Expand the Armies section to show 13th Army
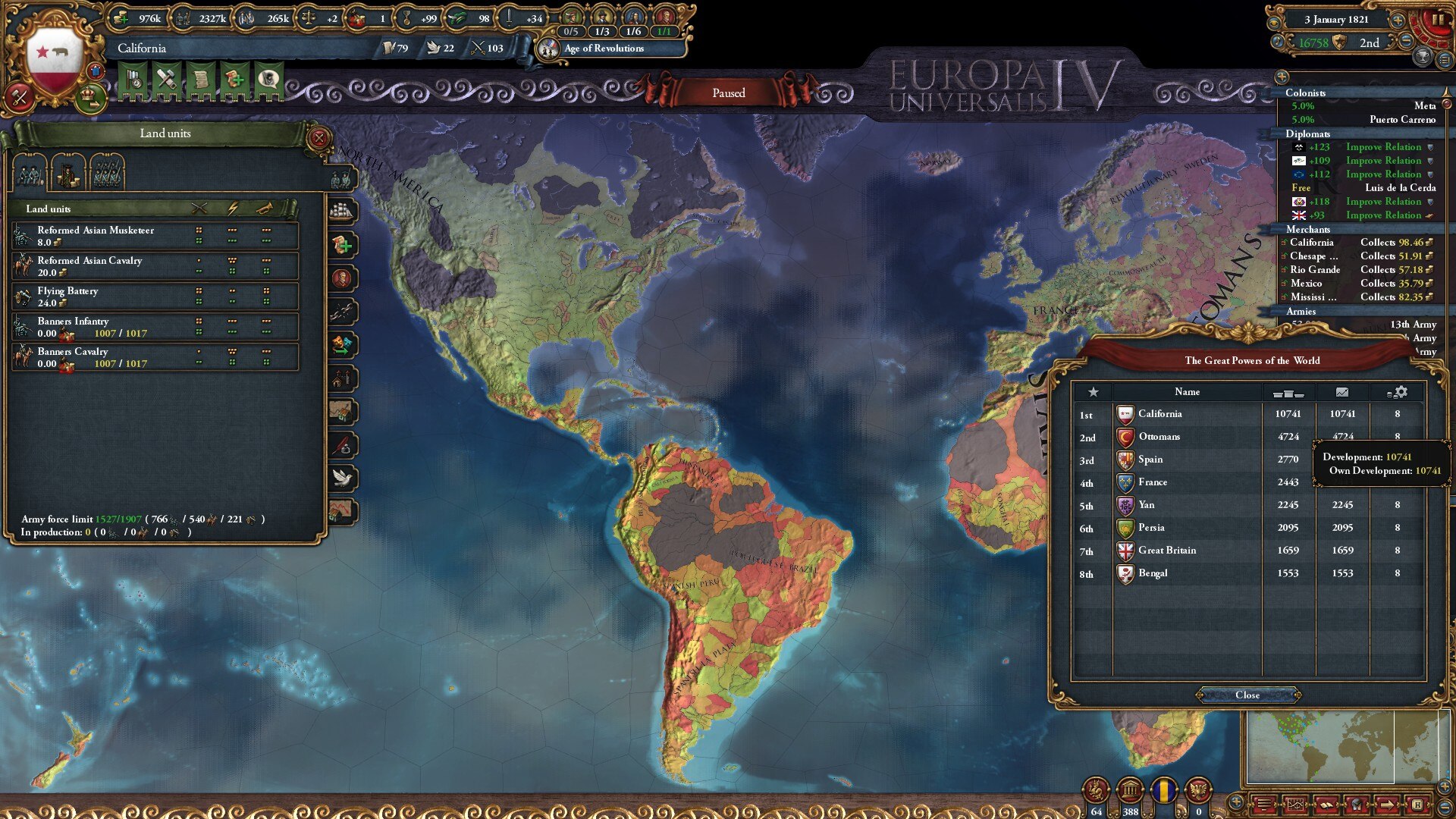The image size is (1456, 819). pyautogui.click(x=1300, y=311)
